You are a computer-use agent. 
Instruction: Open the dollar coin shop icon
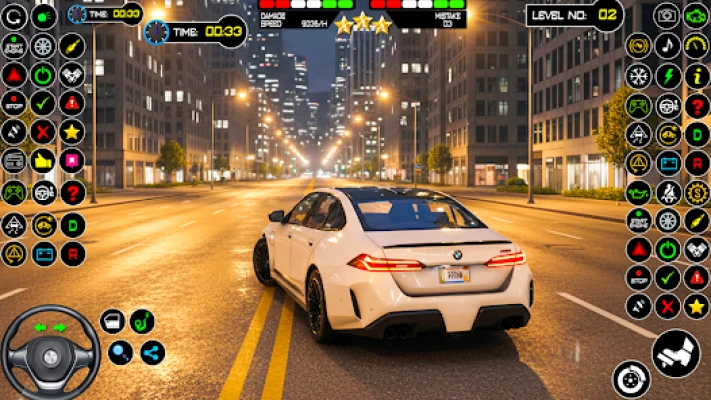(x=696, y=192)
